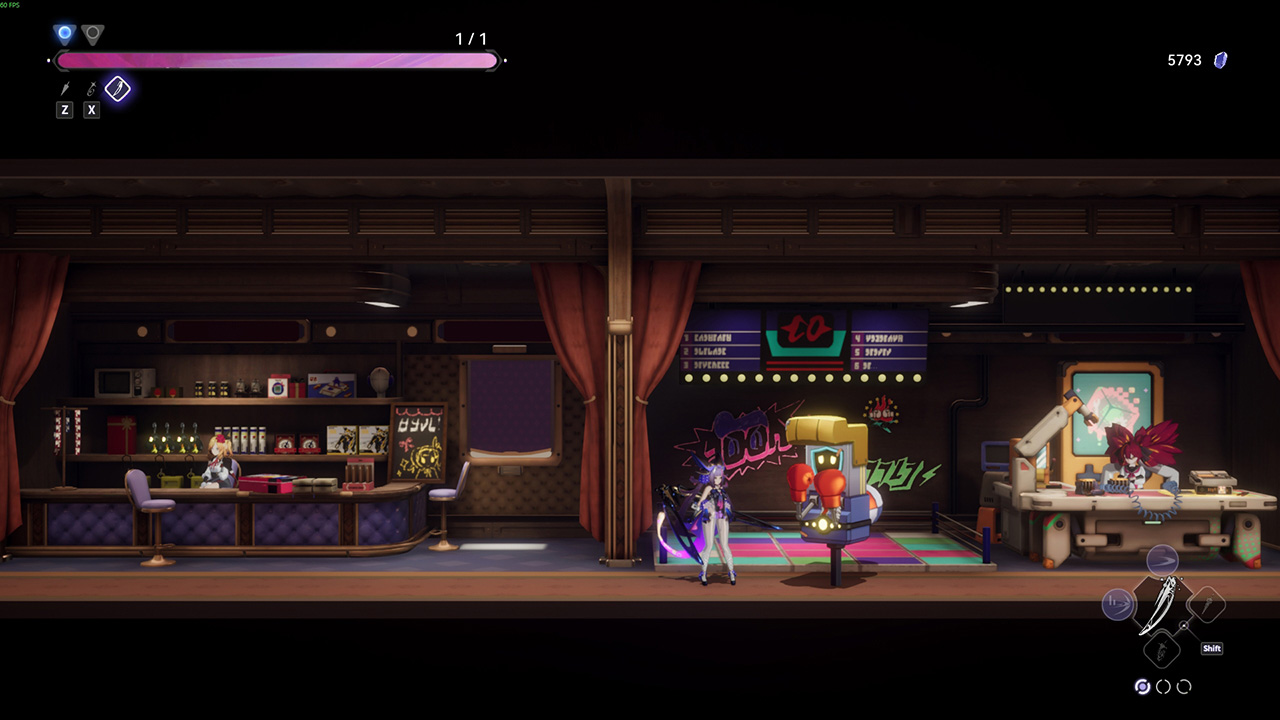Click the blue crystal currency icon
1280x720 pixels.
pos(1220,60)
